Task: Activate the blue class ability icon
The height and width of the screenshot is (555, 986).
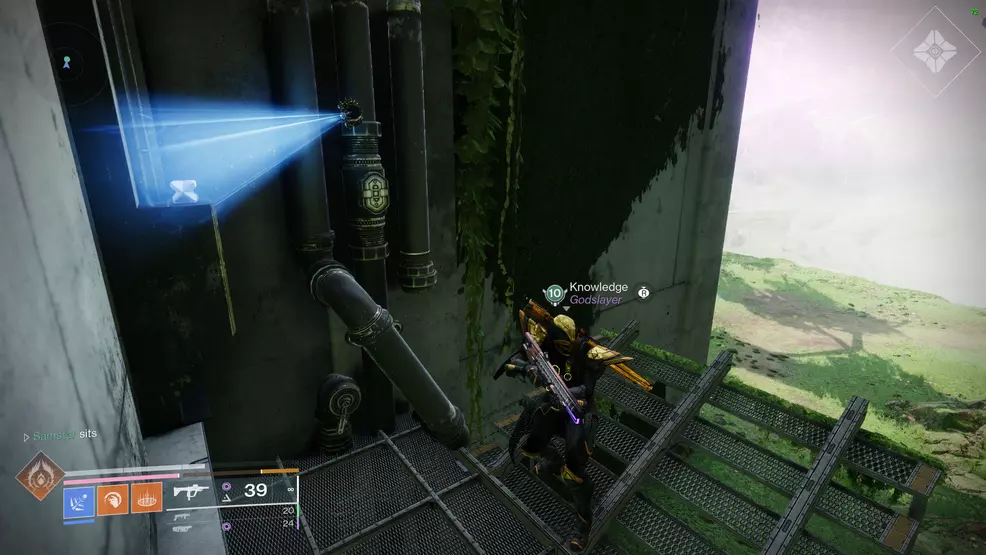Action: 79,498
